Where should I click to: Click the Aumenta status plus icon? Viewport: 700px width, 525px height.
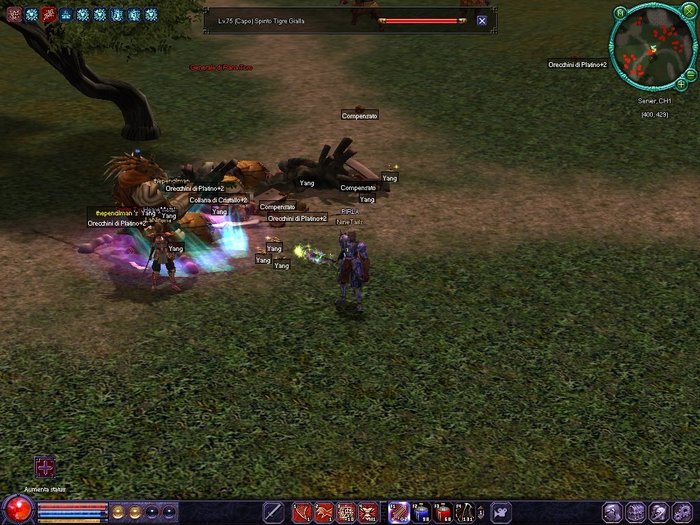[x=45, y=467]
